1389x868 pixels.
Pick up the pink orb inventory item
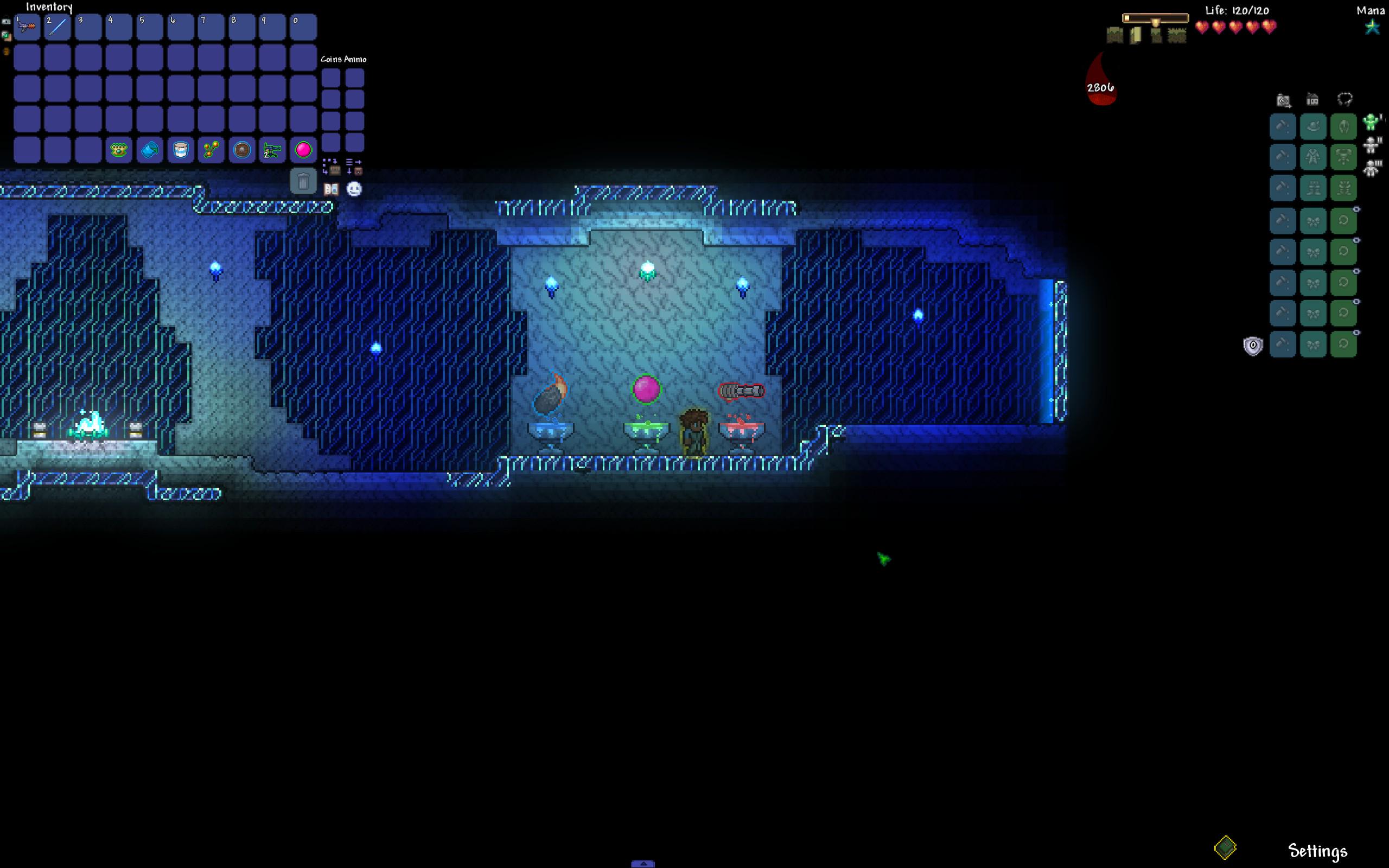(303, 150)
